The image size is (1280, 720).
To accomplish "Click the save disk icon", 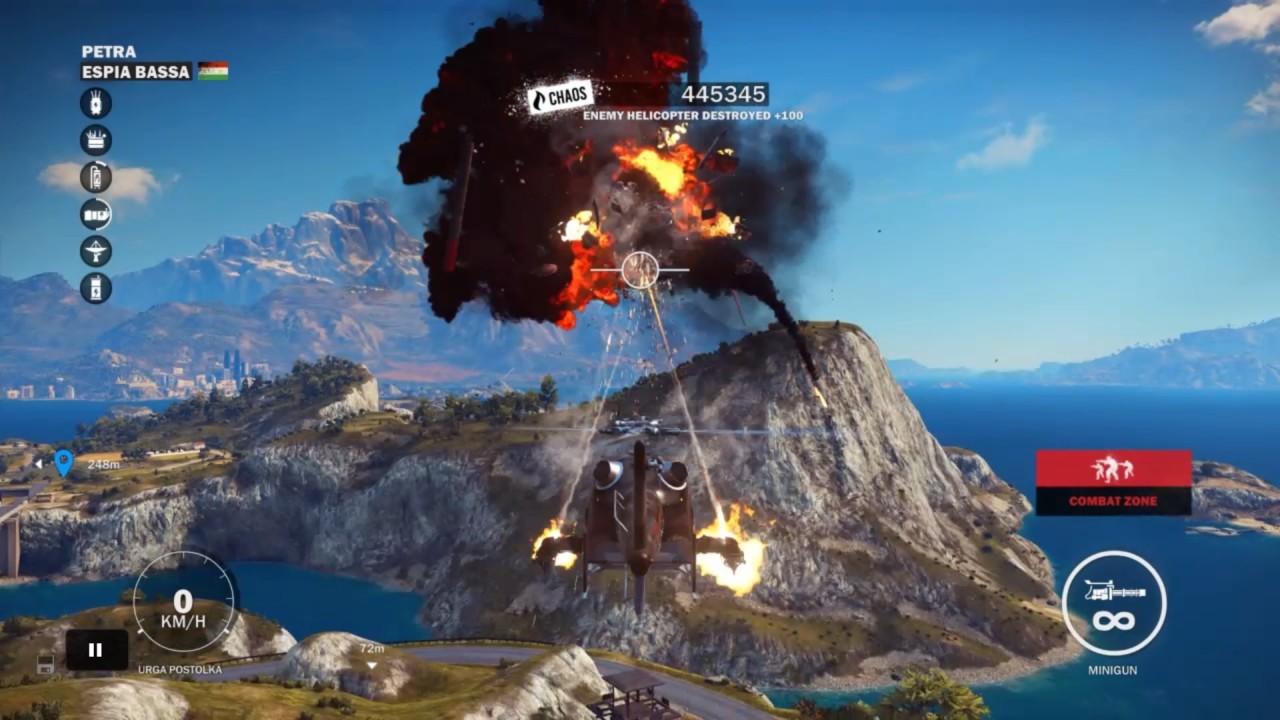I will [x=45, y=663].
